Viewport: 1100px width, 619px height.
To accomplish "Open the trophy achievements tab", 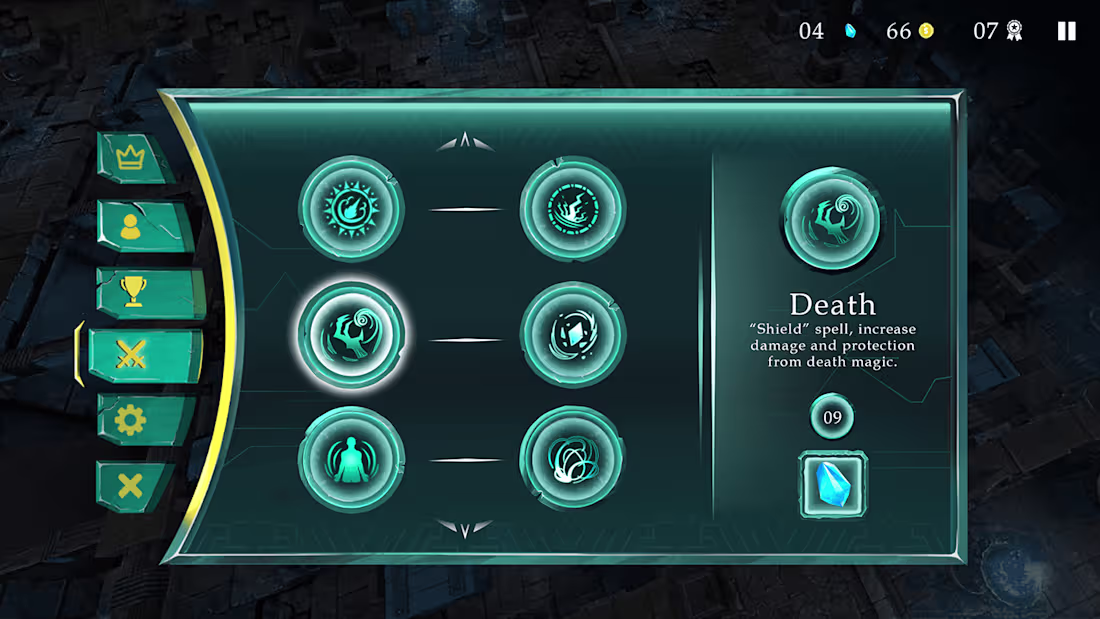I will (132, 291).
